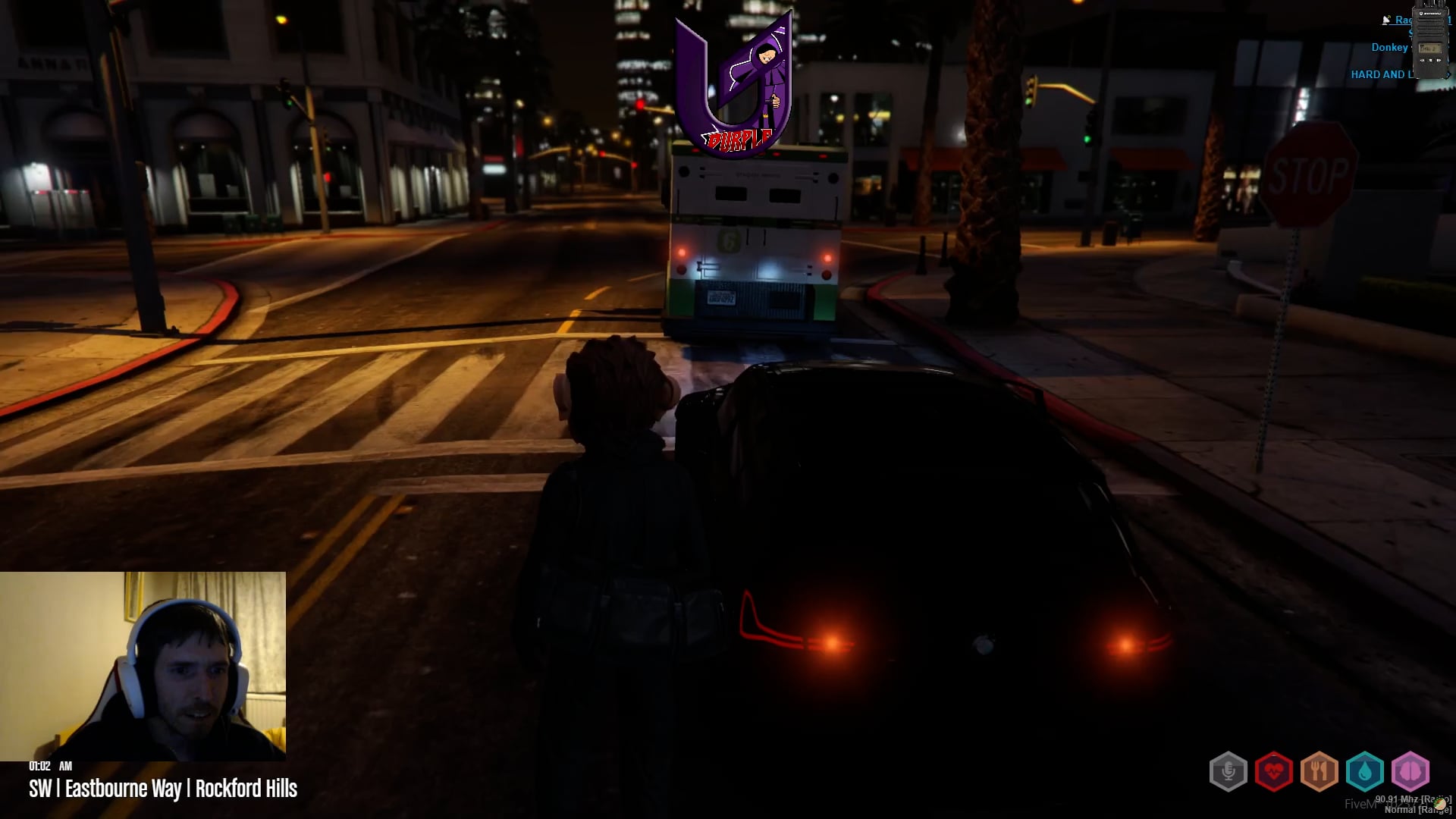Click the teal water-drop thirst icon
The width and height of the screenshot is (1456, 819).
pos(1364,772)
